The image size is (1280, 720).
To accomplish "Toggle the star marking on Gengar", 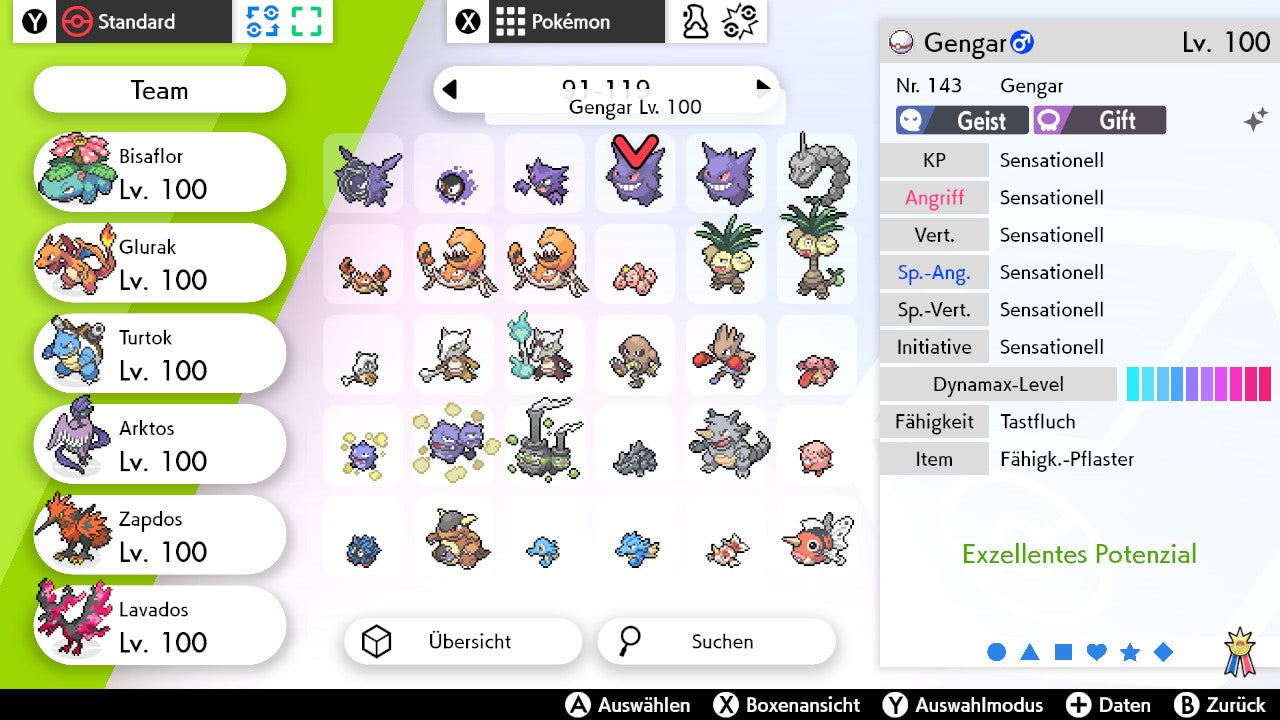I will coord(1130,651).
